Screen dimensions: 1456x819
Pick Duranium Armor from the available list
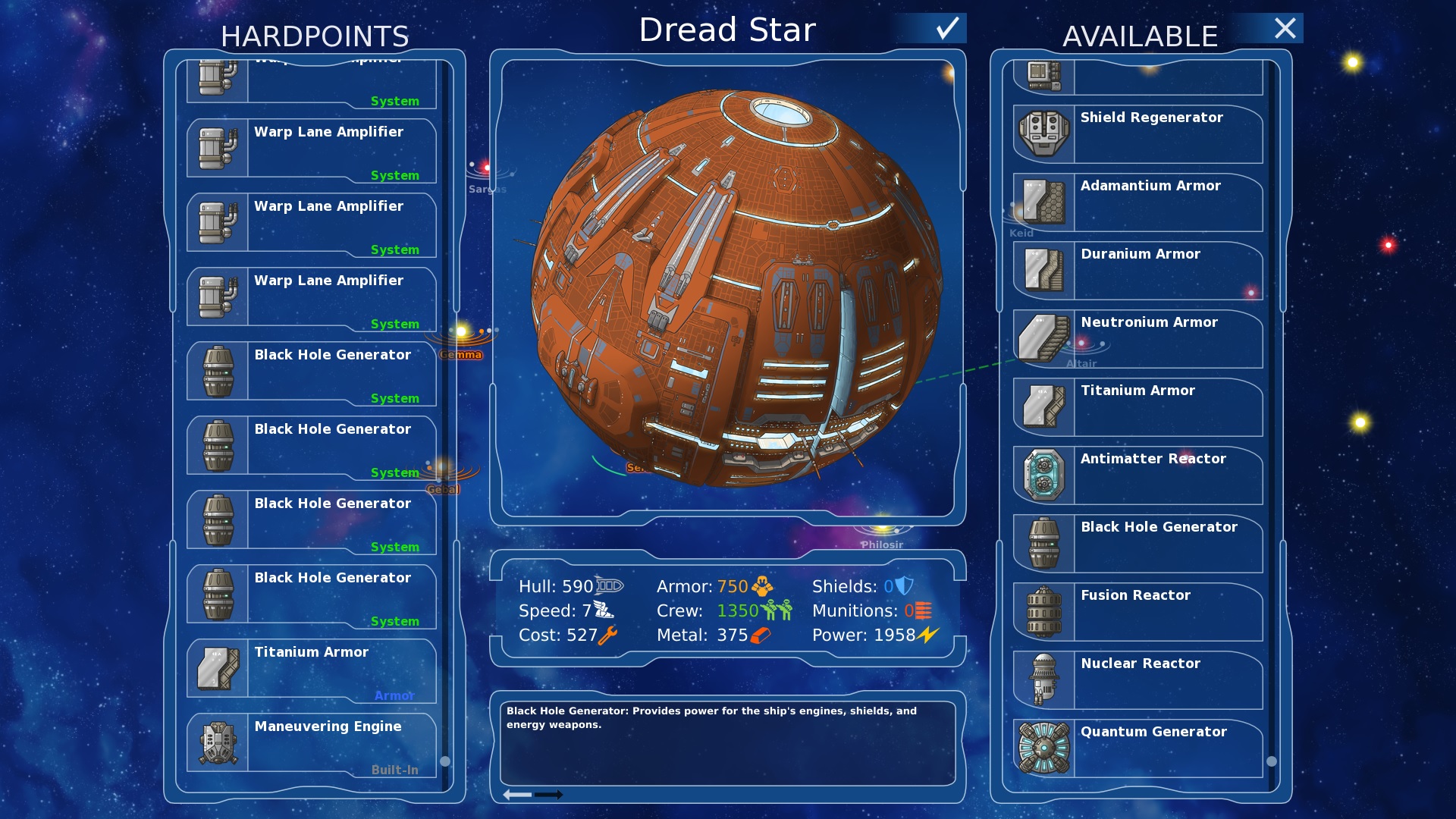coord(1137,271)
